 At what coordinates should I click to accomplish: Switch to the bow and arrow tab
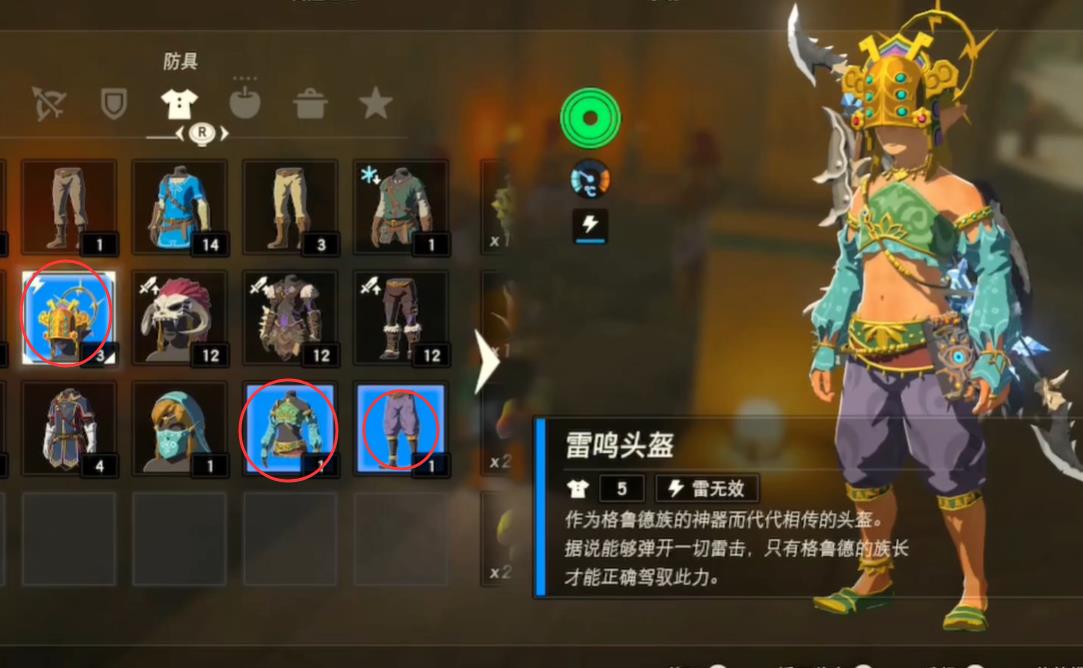tap(48, 103)
